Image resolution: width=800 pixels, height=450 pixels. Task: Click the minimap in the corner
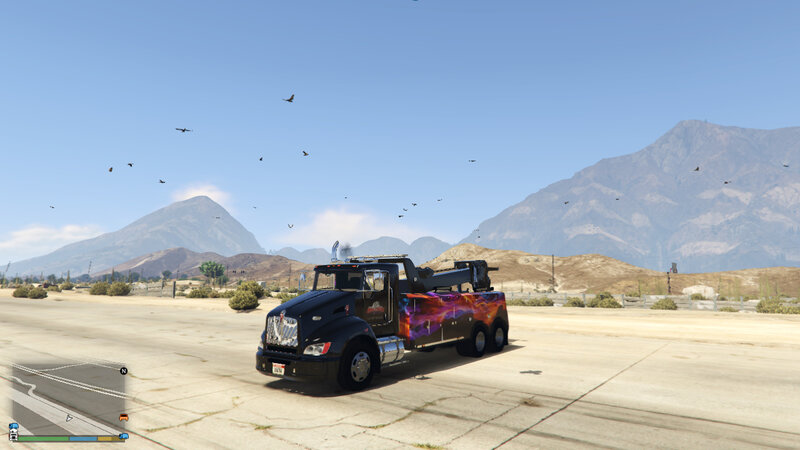point(68,397)
